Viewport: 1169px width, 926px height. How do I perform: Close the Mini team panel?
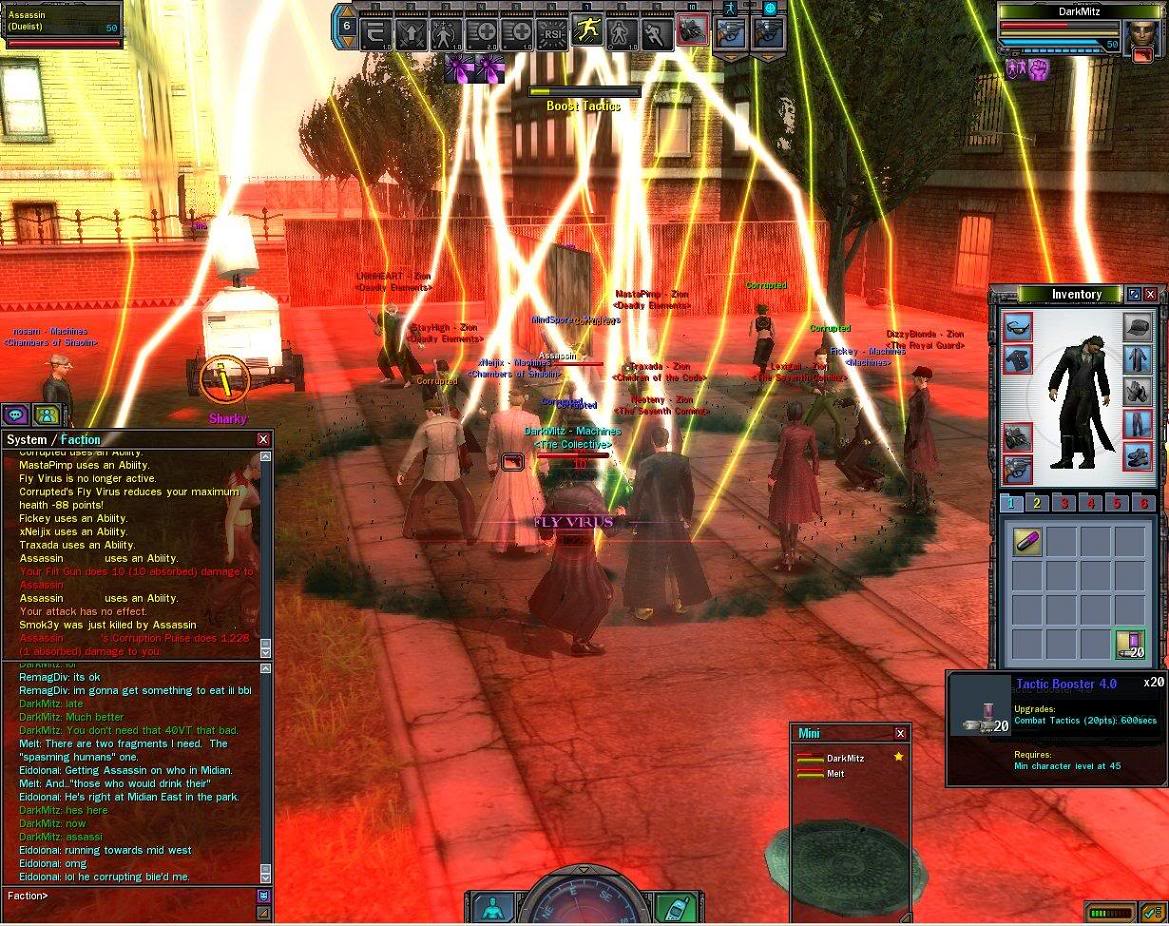900,733
